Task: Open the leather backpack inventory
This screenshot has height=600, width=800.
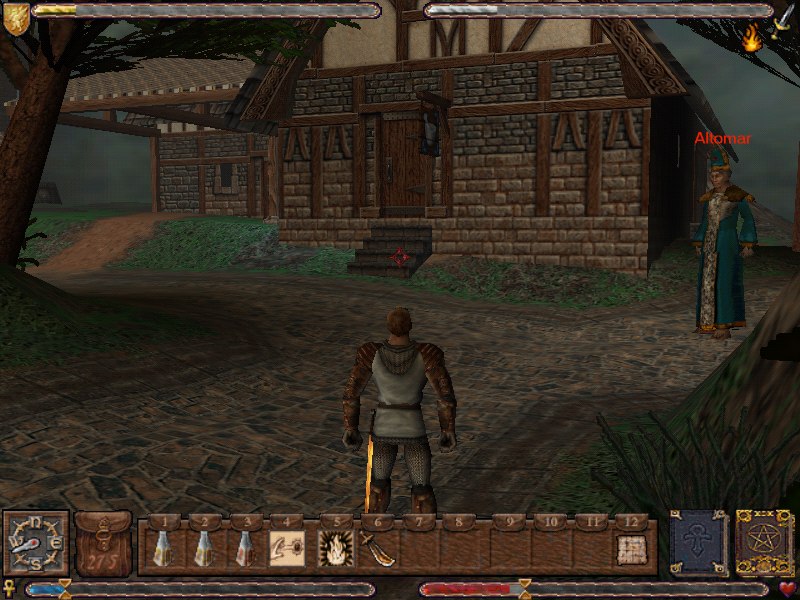Action: click(103, 543)
